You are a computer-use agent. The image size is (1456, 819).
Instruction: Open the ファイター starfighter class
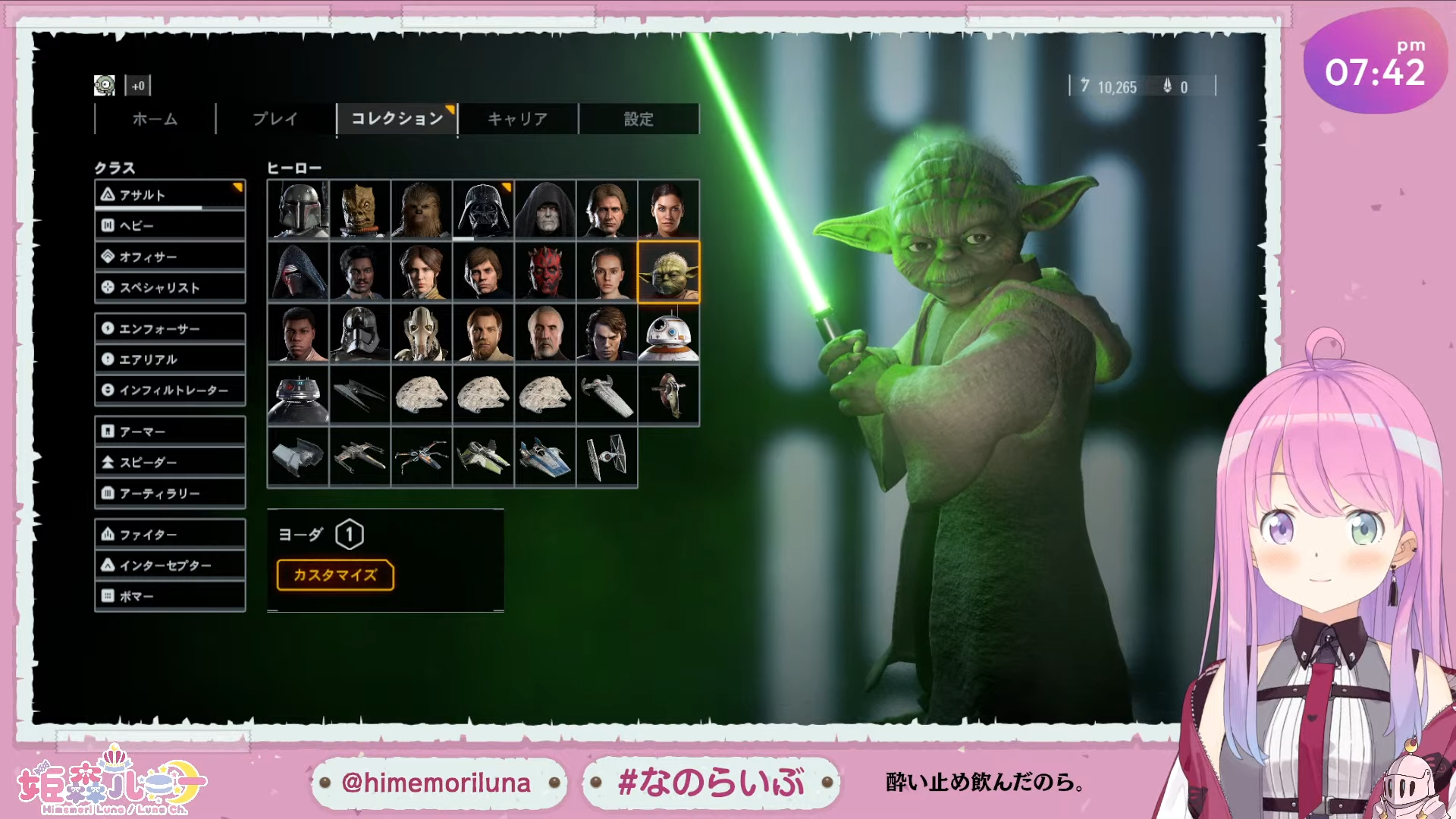(170, 535)
